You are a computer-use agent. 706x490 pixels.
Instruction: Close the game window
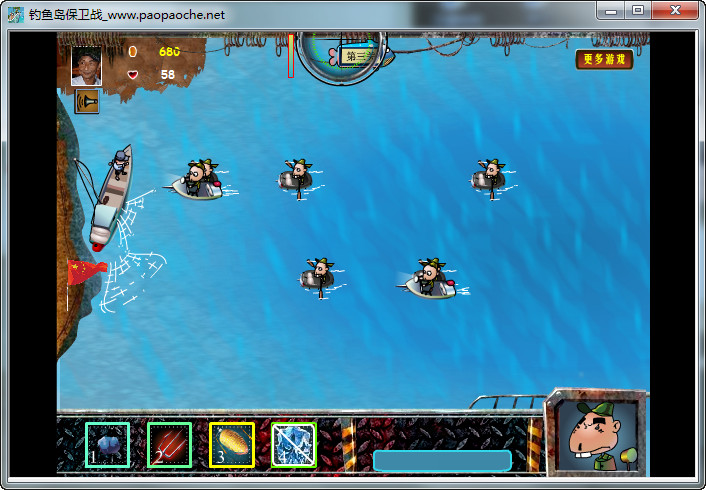[x=675, y=10]
